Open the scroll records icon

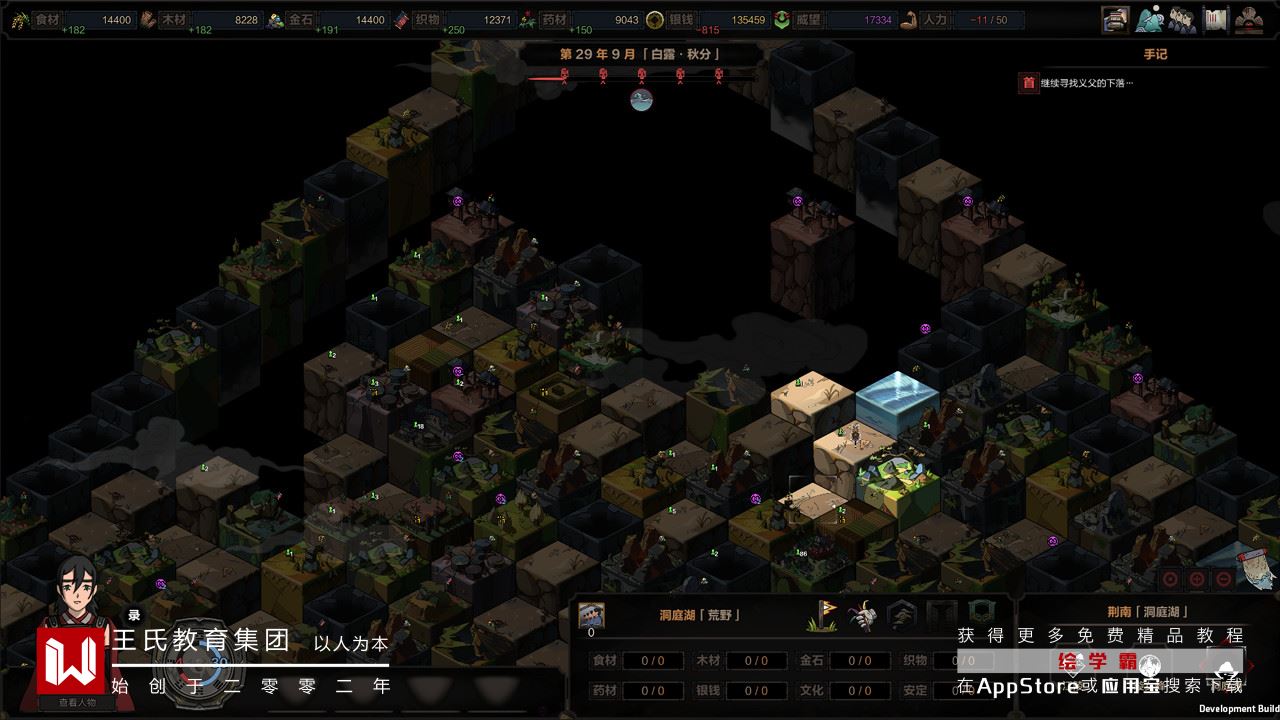click(1215, 19)
